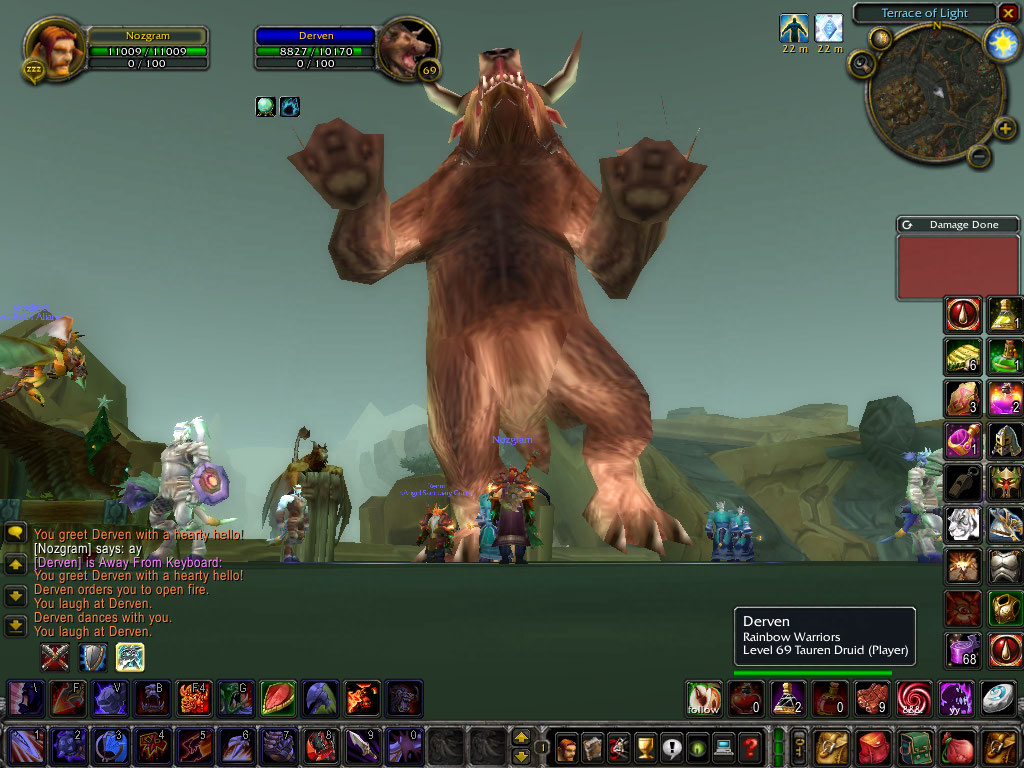Open the red question mark help button
Image resolution: width=1024 pixels, height=768 pixels.
(749, 746)
